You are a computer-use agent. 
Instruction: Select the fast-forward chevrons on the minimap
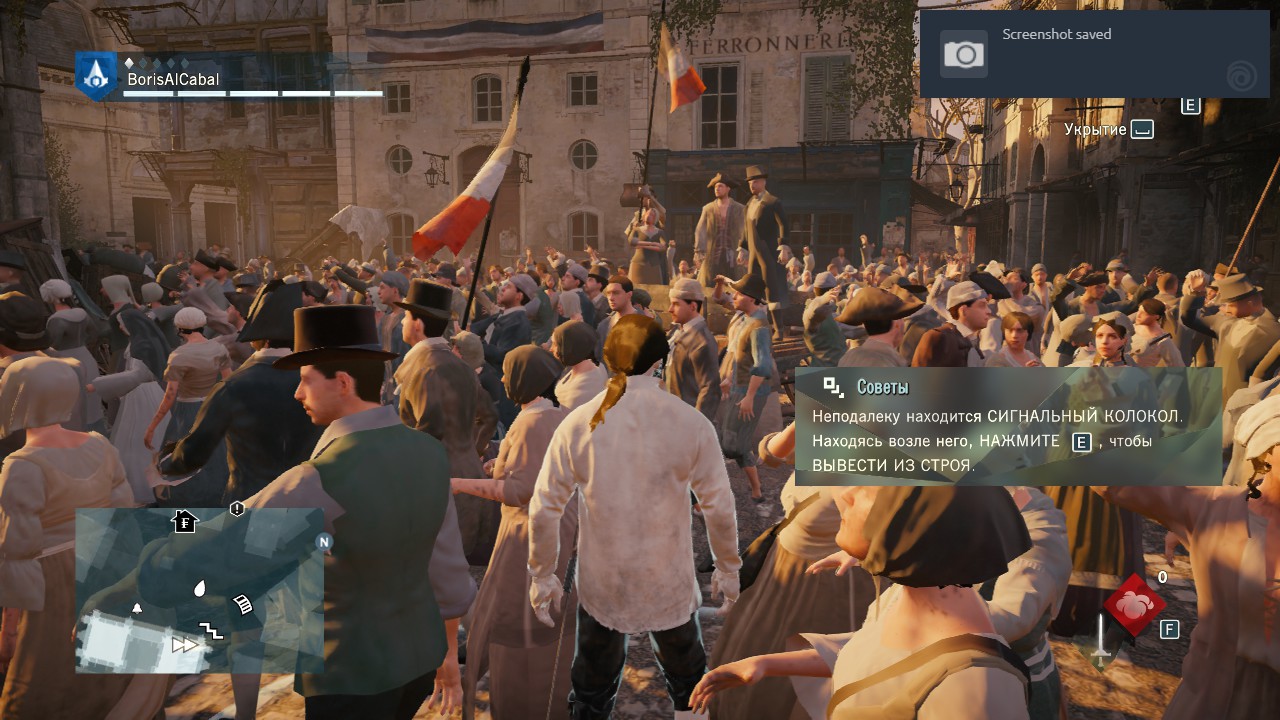[x=185, y=644]
